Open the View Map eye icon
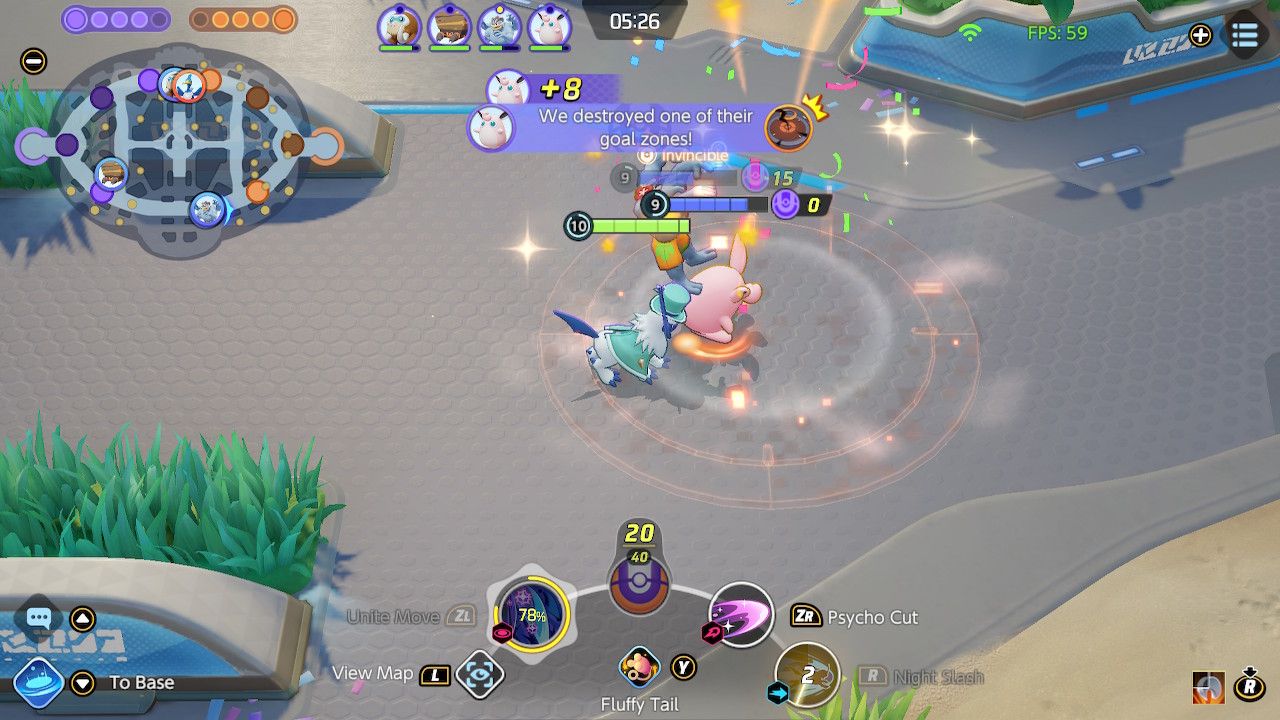Image resolution: width=1280 pixels, height=720 pixels. click(x=479, y=675)
